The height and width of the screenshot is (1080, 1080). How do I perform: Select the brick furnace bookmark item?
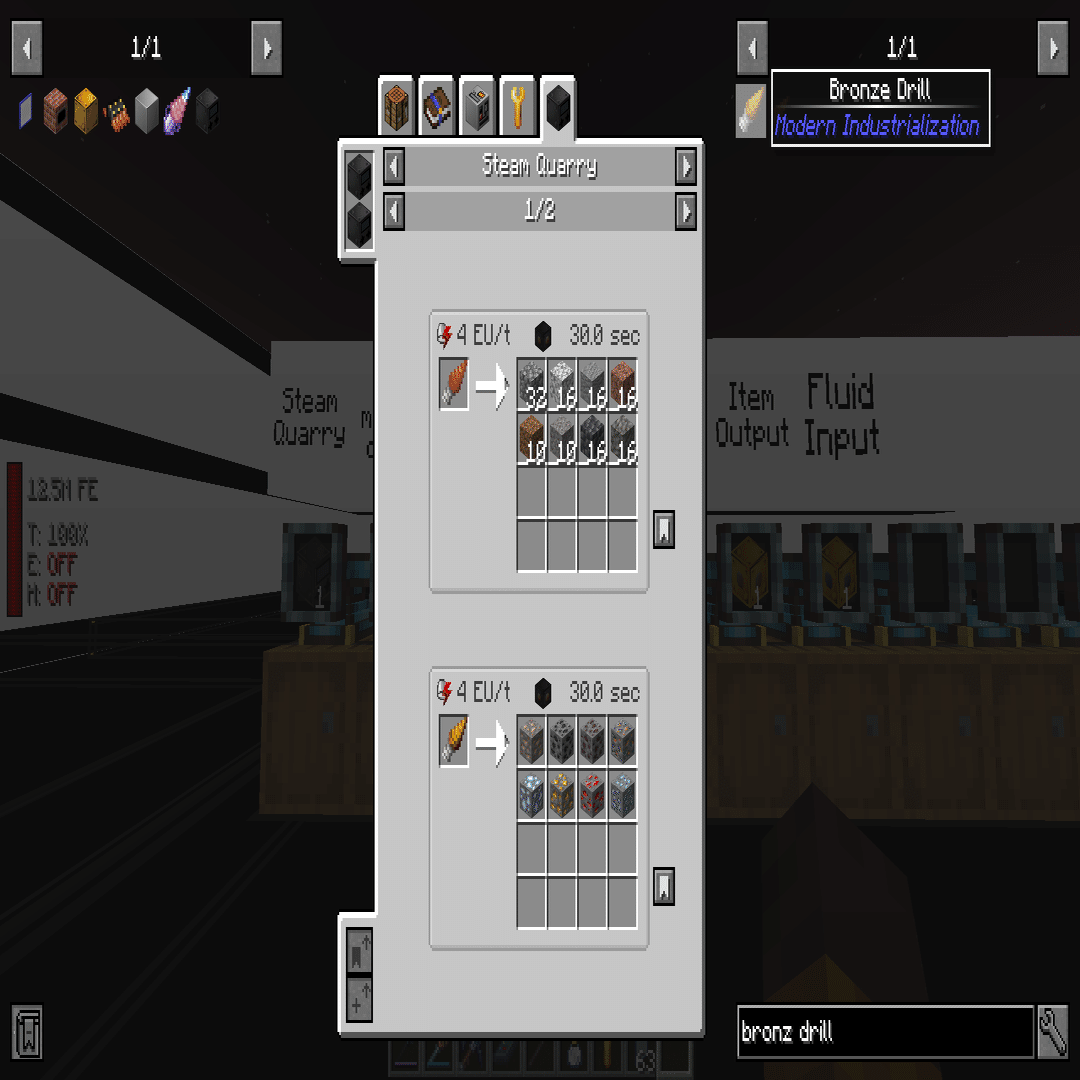pyautogui.click(x=56, y=110)
